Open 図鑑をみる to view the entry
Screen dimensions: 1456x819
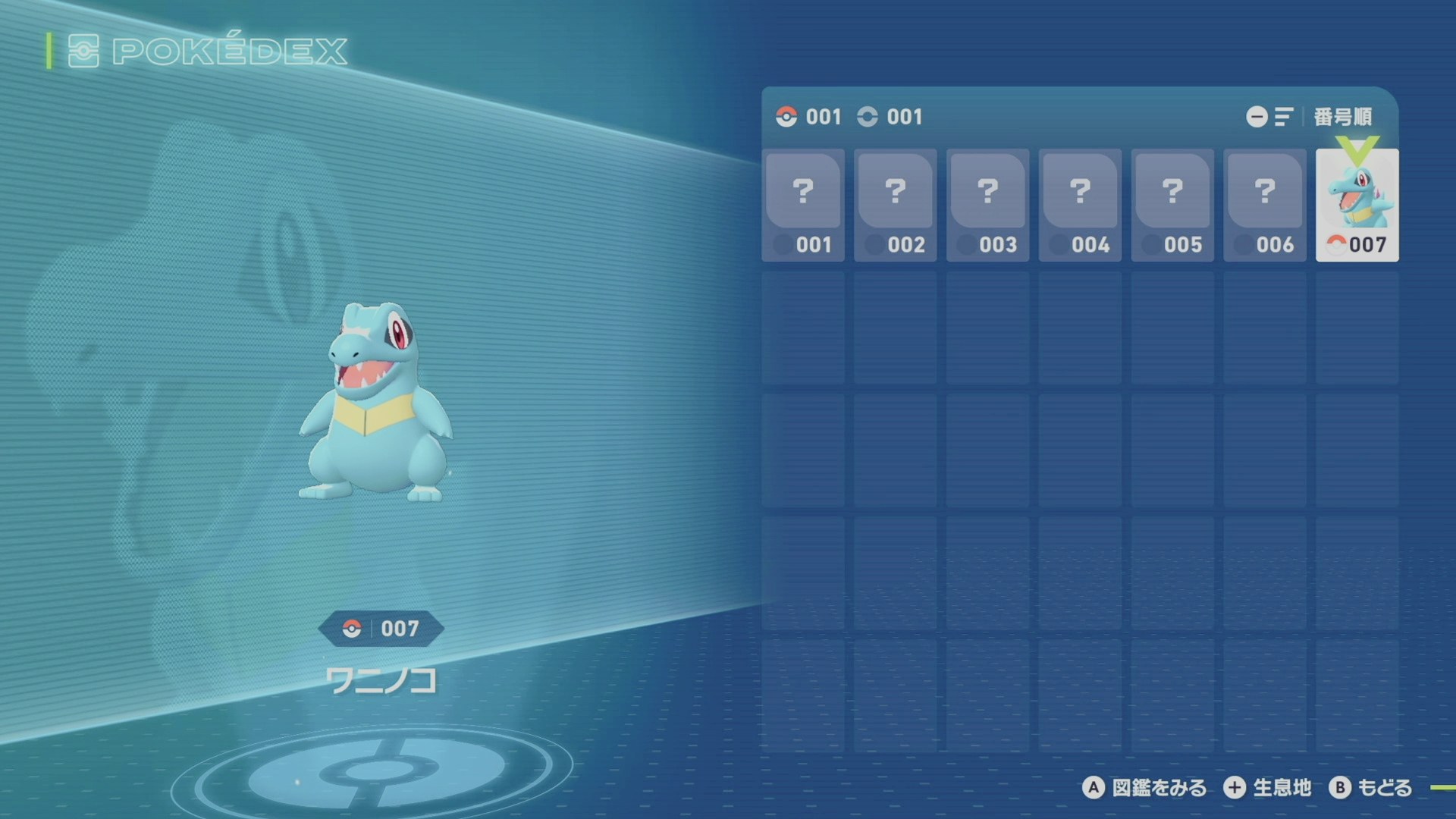[x=1144, y=788]
